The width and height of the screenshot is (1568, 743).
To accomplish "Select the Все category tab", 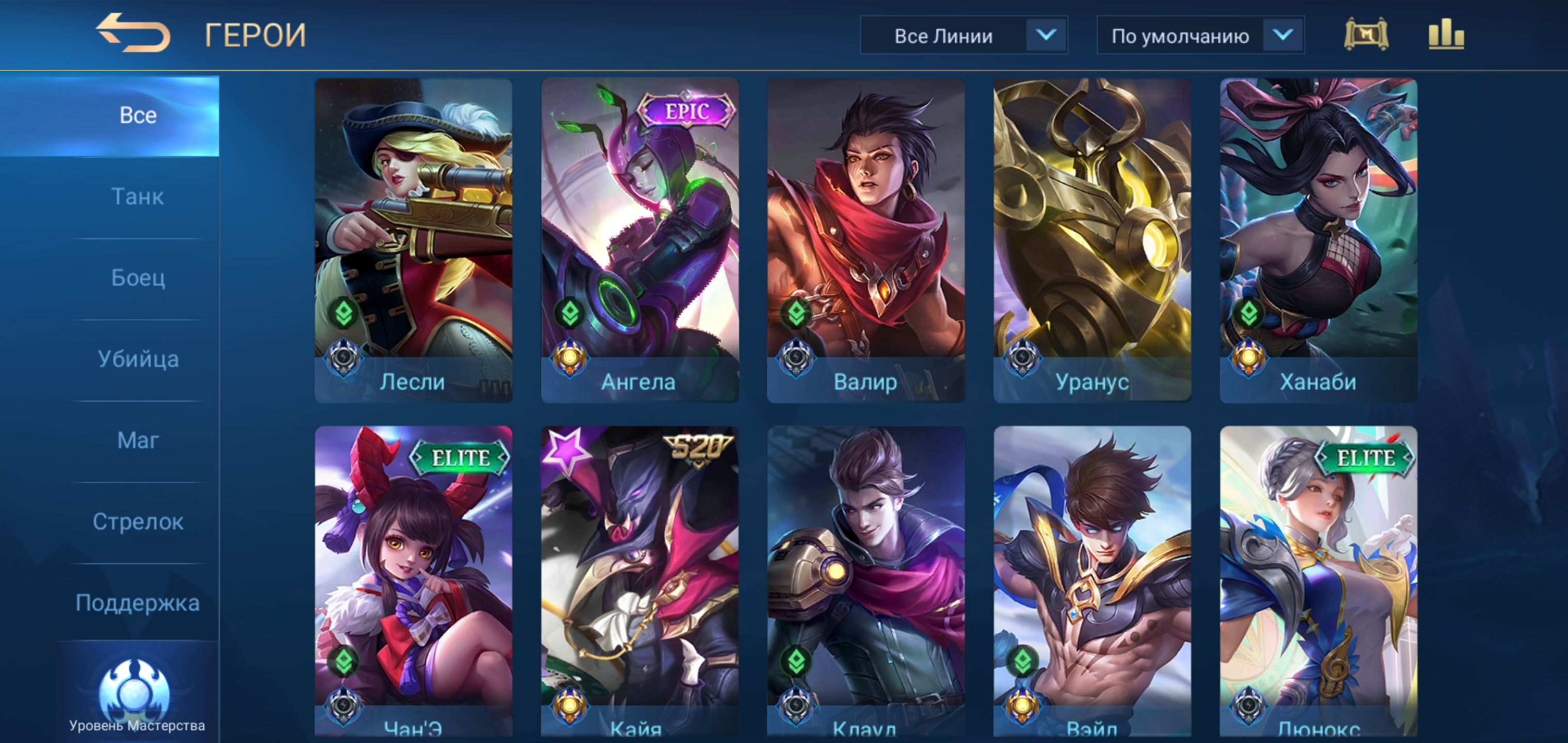I will (138, 116).
